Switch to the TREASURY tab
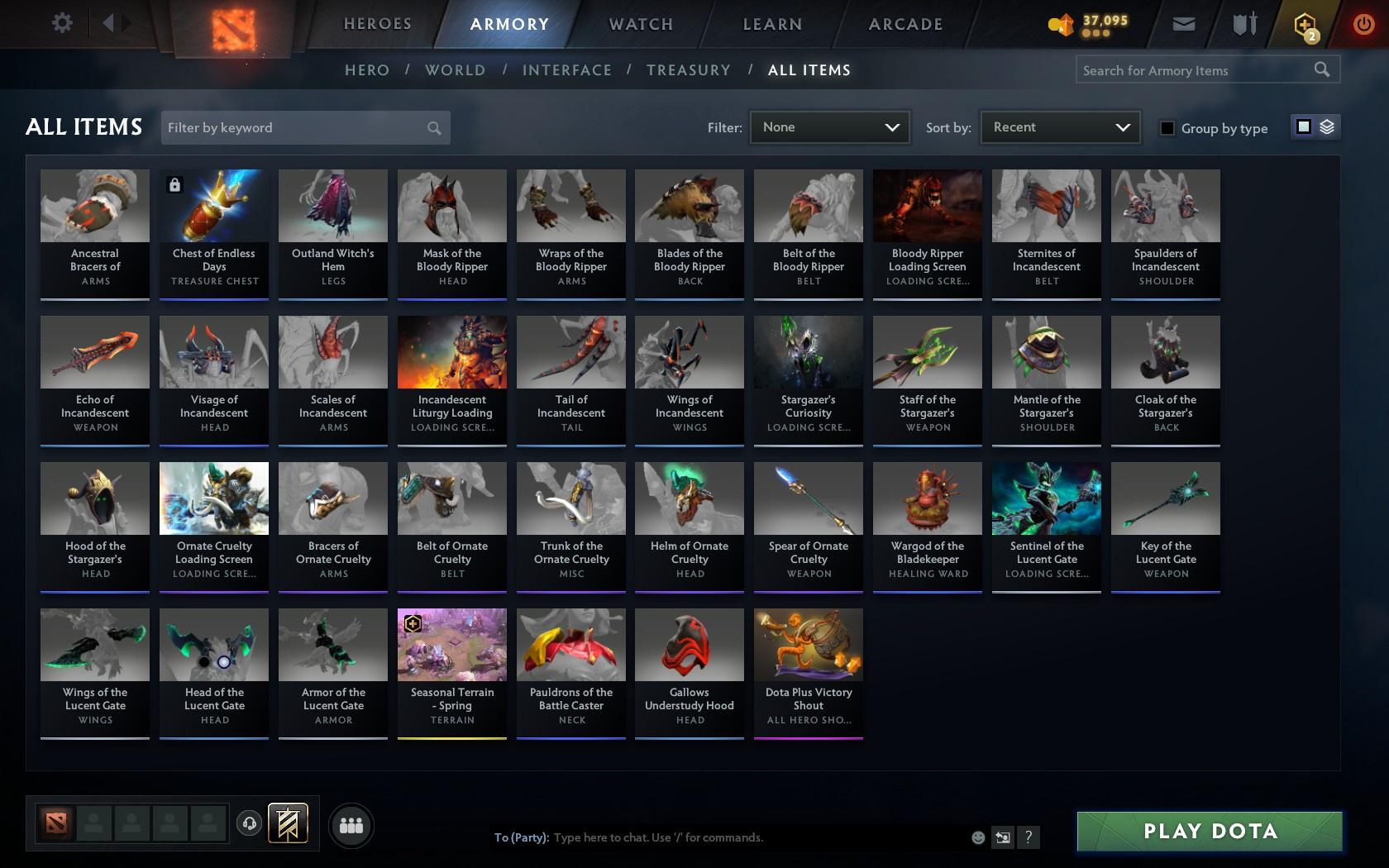 pos(689,70)
